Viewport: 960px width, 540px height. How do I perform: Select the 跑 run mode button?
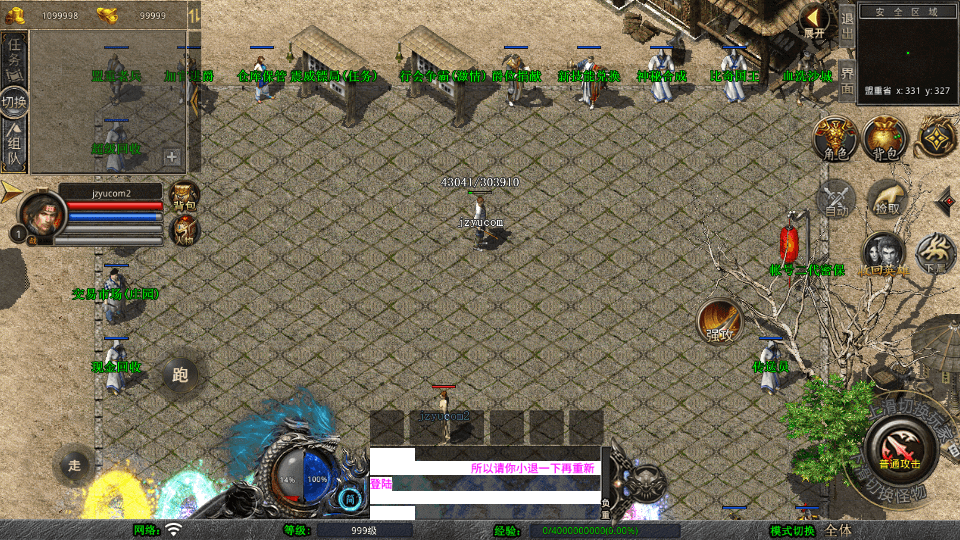[x=180, y=375]
